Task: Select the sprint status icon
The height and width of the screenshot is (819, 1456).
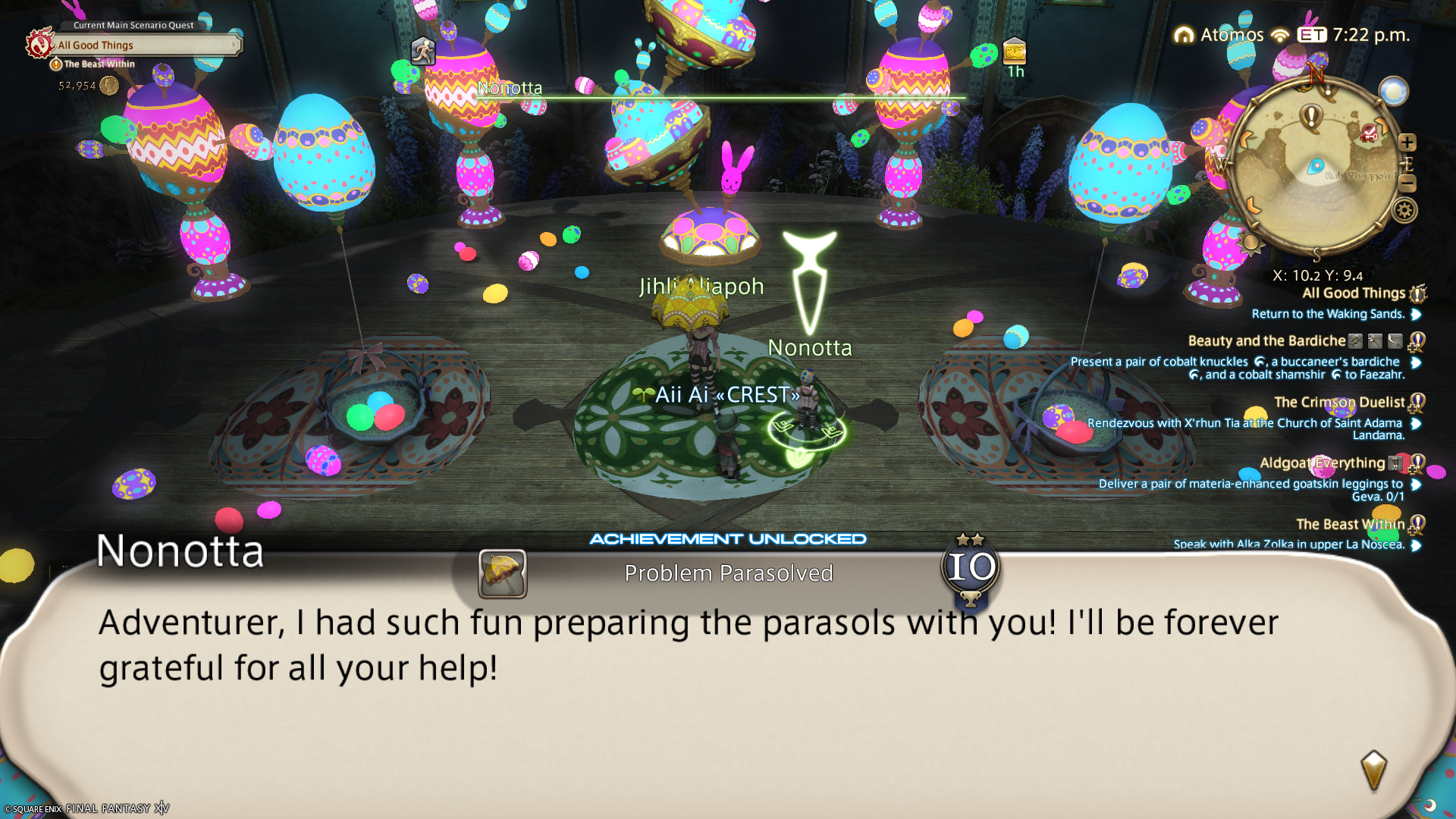Action: [423, 52]
